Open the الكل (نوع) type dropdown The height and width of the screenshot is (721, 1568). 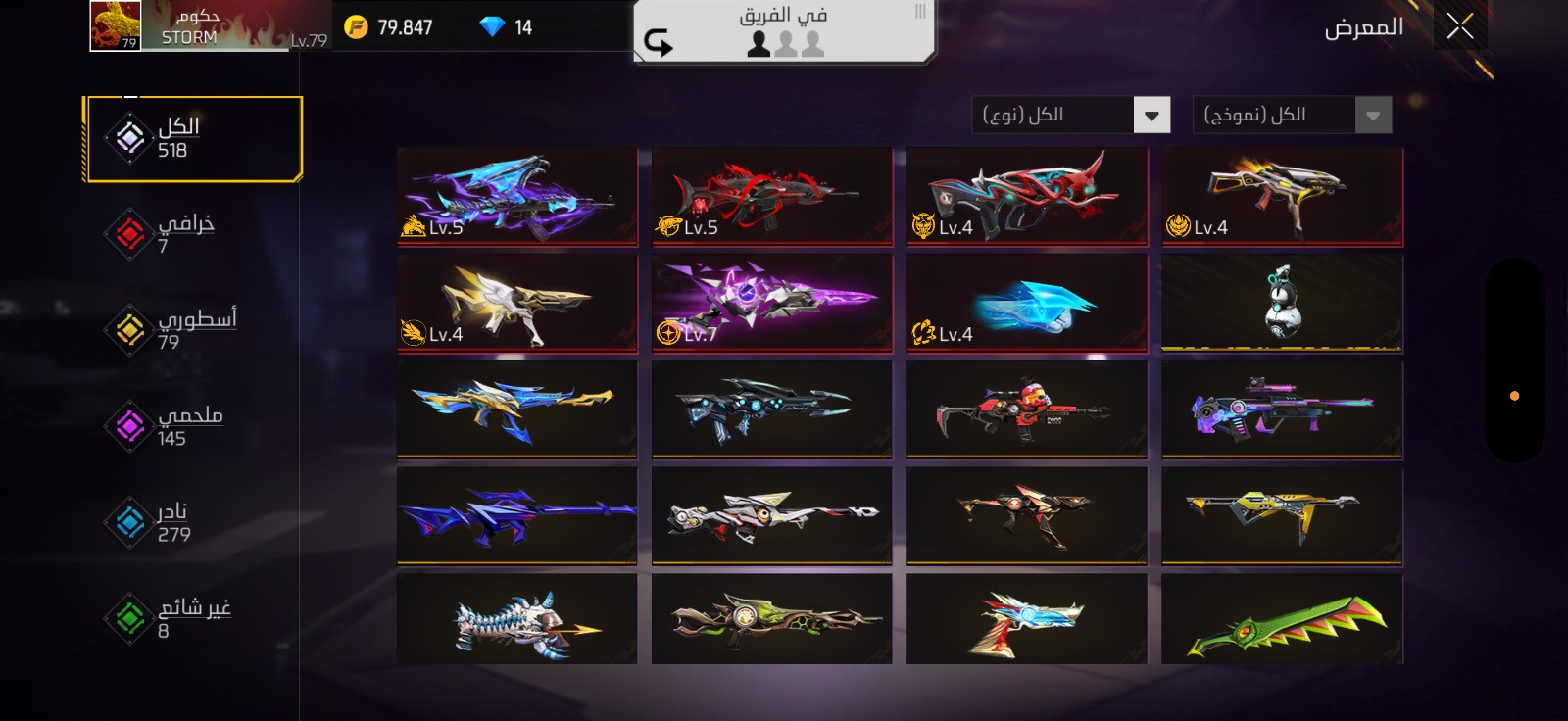[x=1071, y=116]
